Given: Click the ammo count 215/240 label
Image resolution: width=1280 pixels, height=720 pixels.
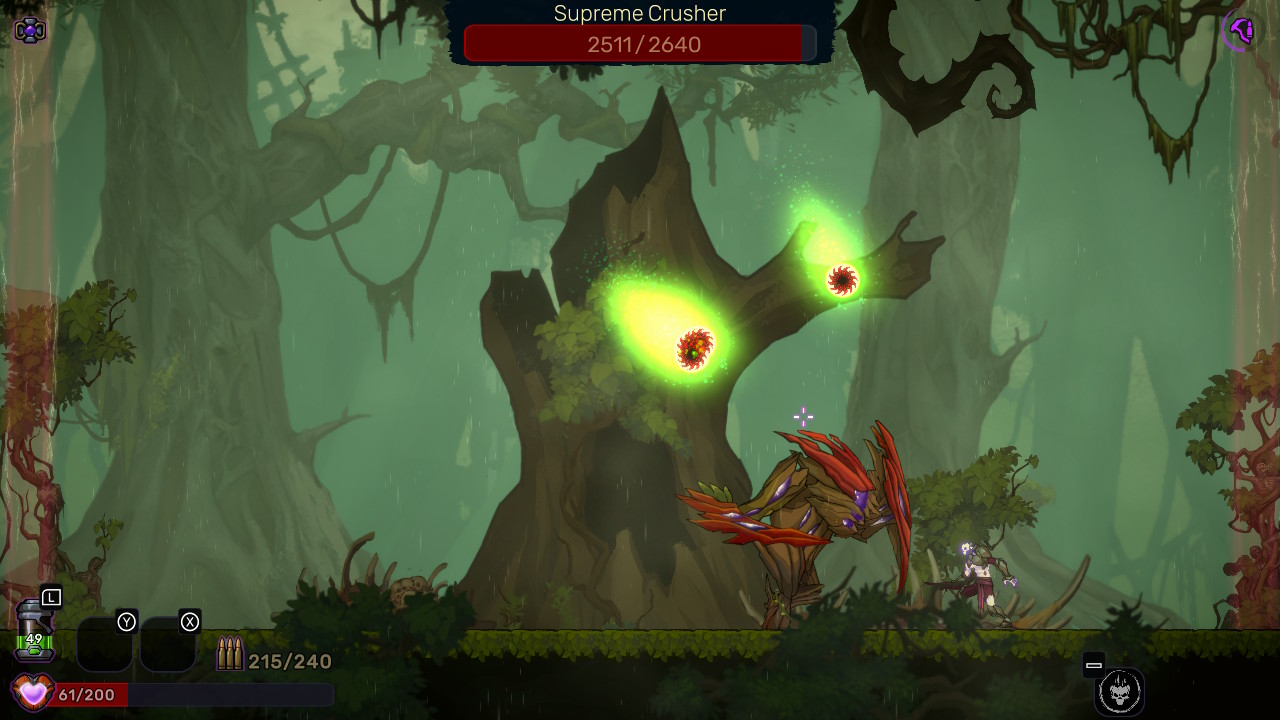Looking at the screenshot, I should point(288,659).
